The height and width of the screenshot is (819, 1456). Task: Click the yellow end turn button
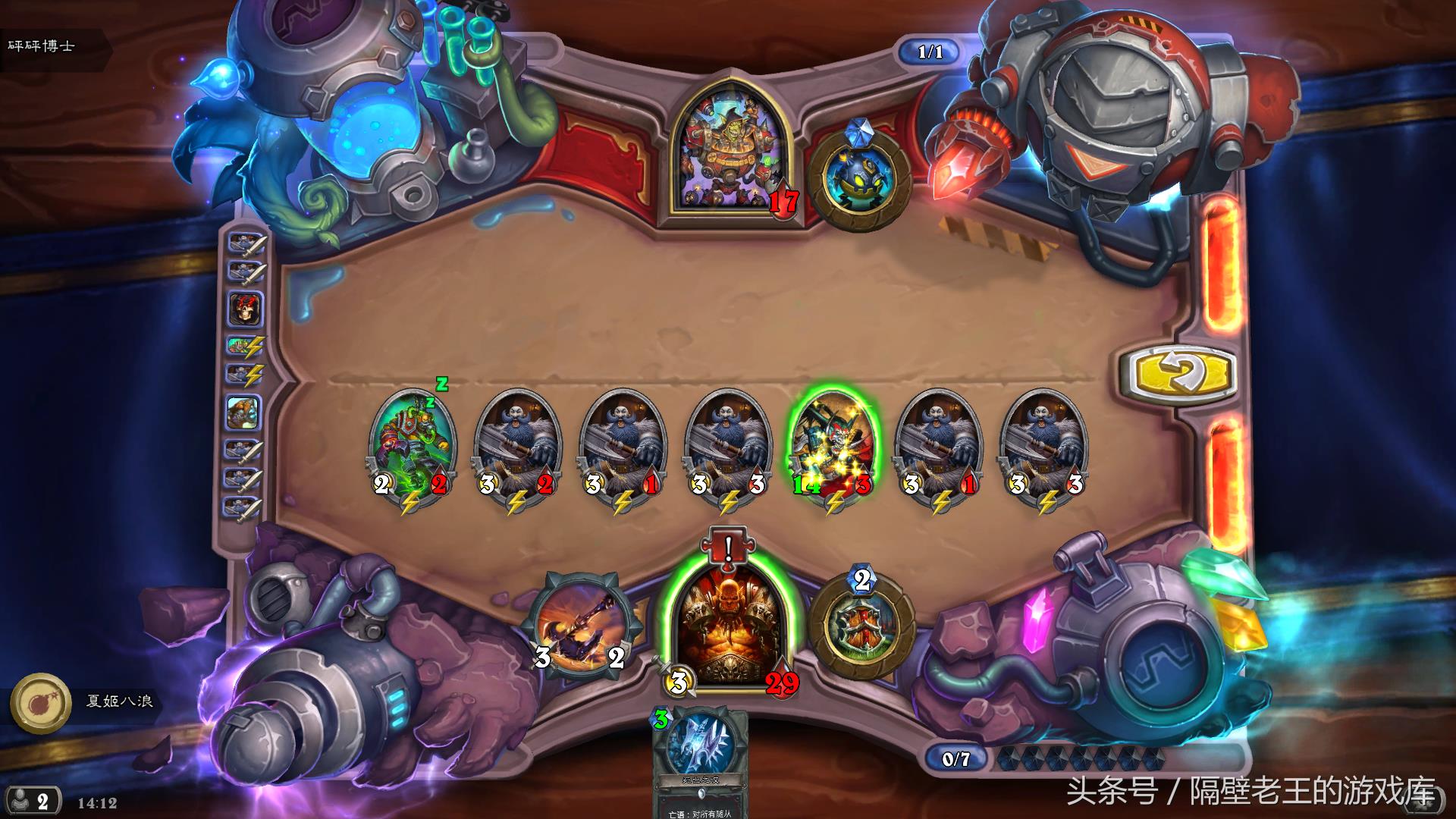point(1178,373)
